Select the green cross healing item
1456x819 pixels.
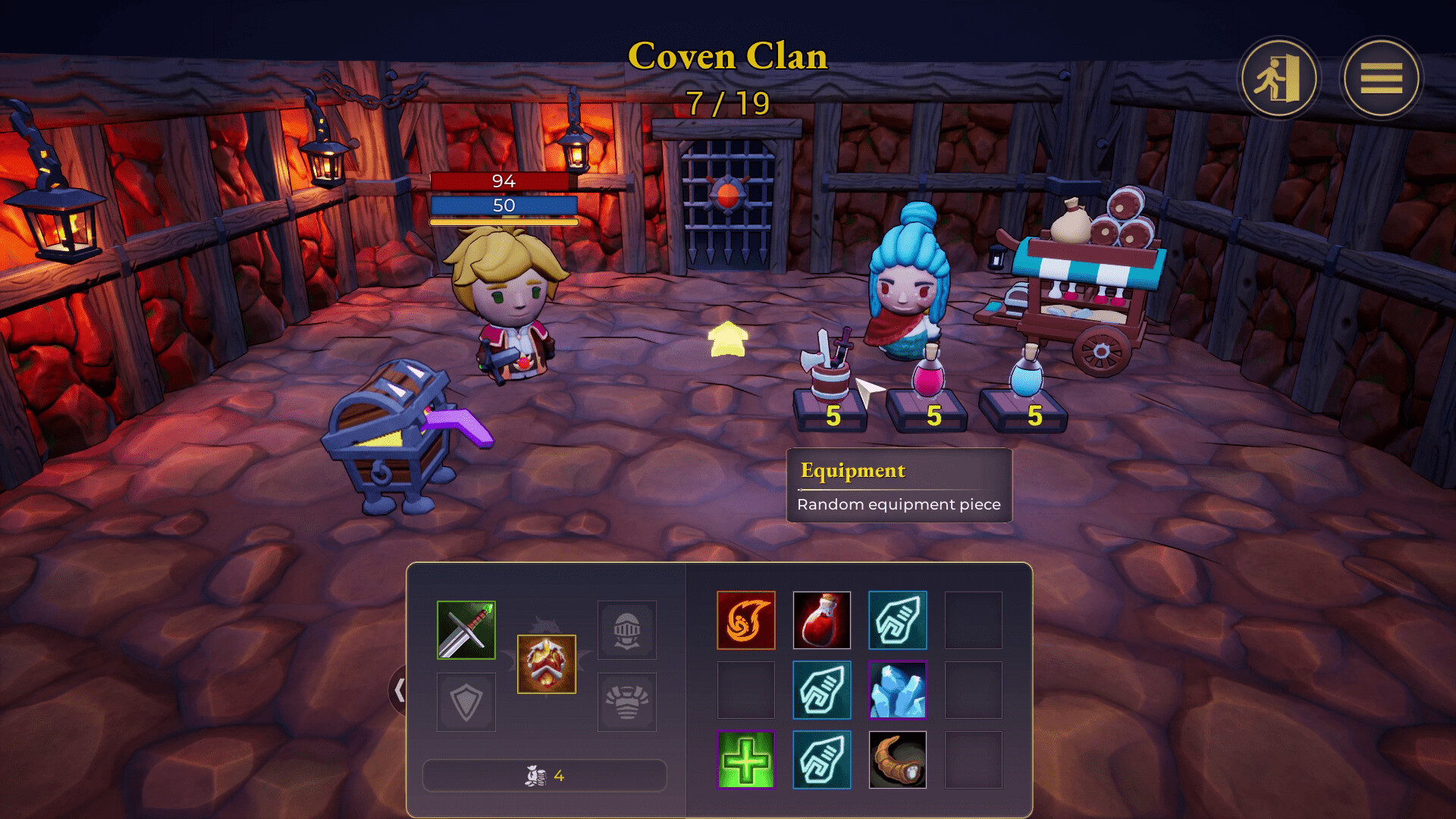(746, 759)
